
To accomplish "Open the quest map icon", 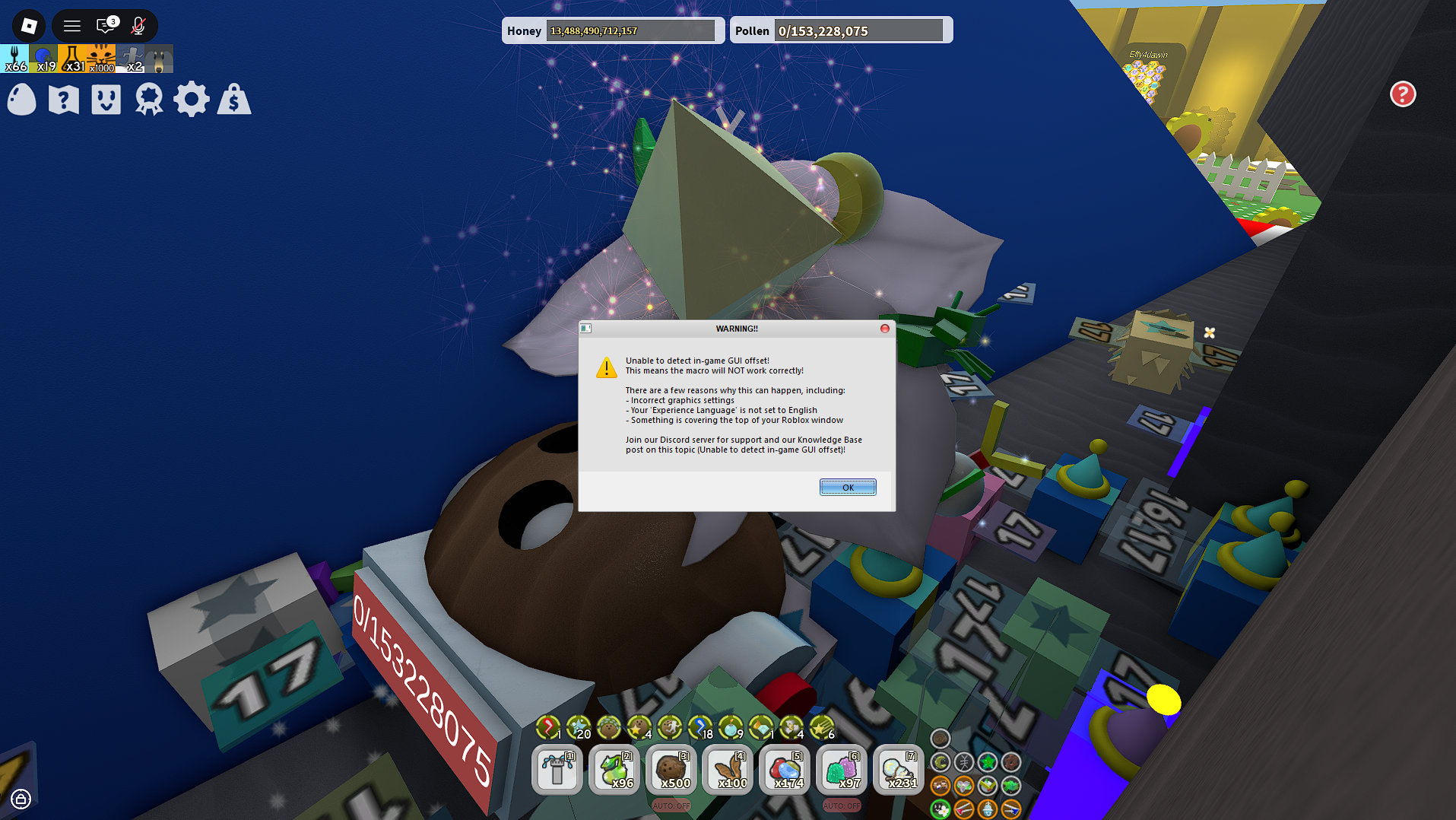I will [x=63, y=99].
